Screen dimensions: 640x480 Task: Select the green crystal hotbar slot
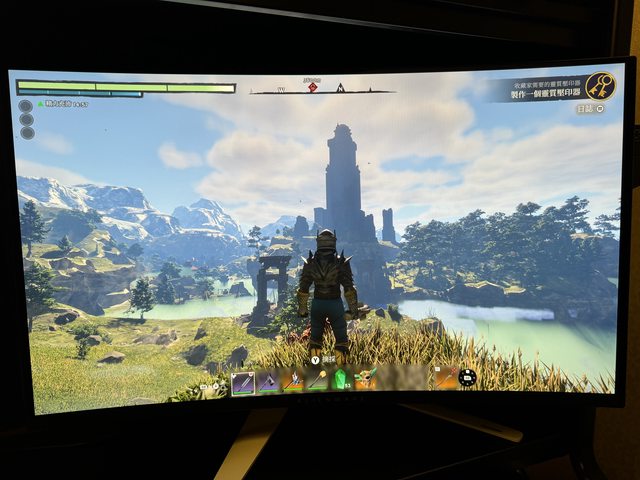tap(341, 379)
